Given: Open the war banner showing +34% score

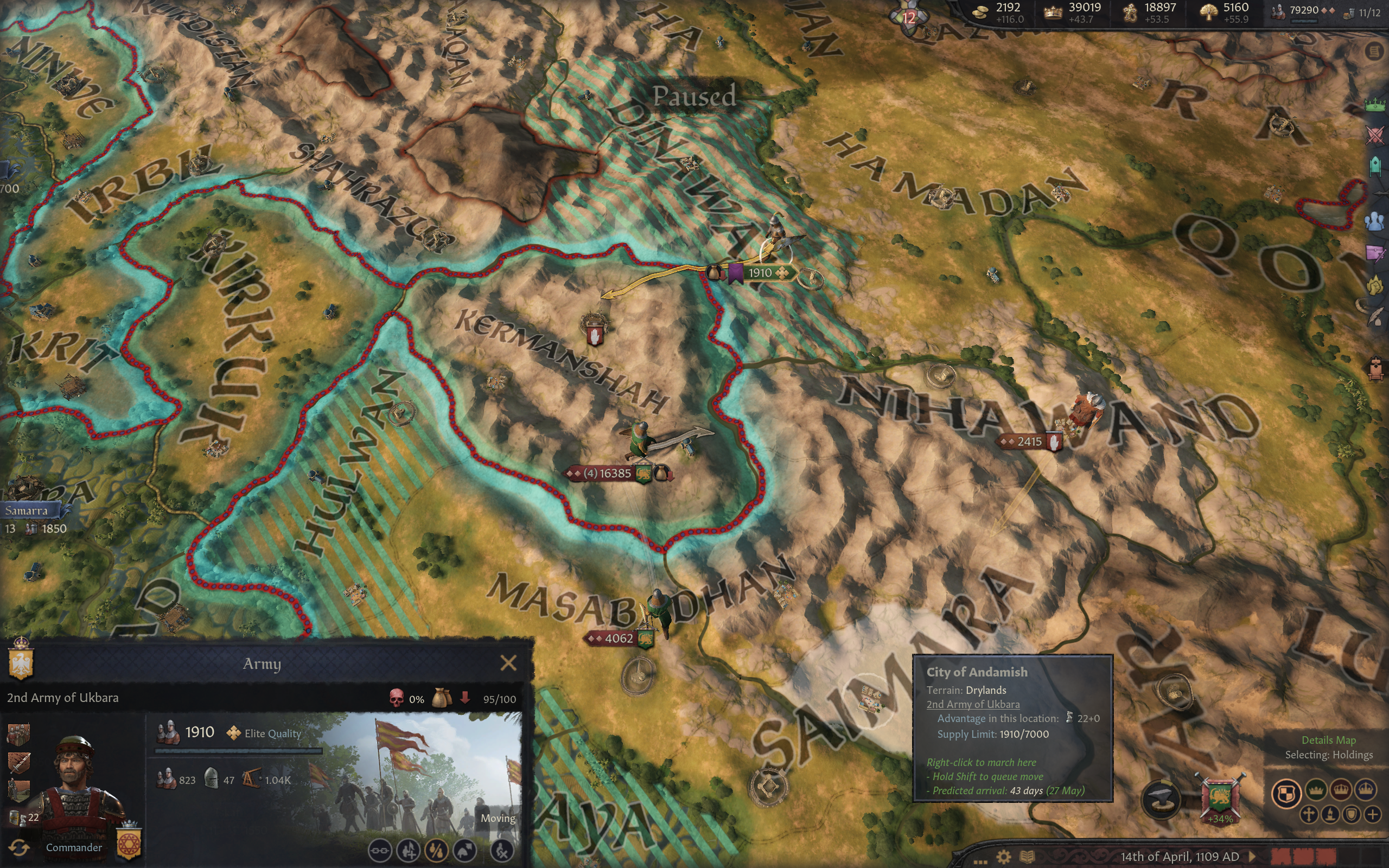Looking at the screenshot, I should pos(1220,799).
